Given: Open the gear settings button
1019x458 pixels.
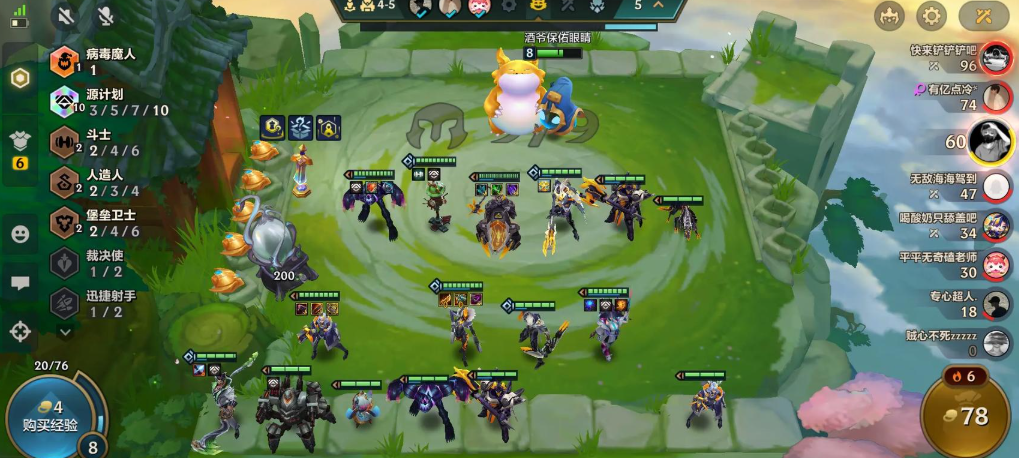Looking at the screenshot, I should click(932, 16).
